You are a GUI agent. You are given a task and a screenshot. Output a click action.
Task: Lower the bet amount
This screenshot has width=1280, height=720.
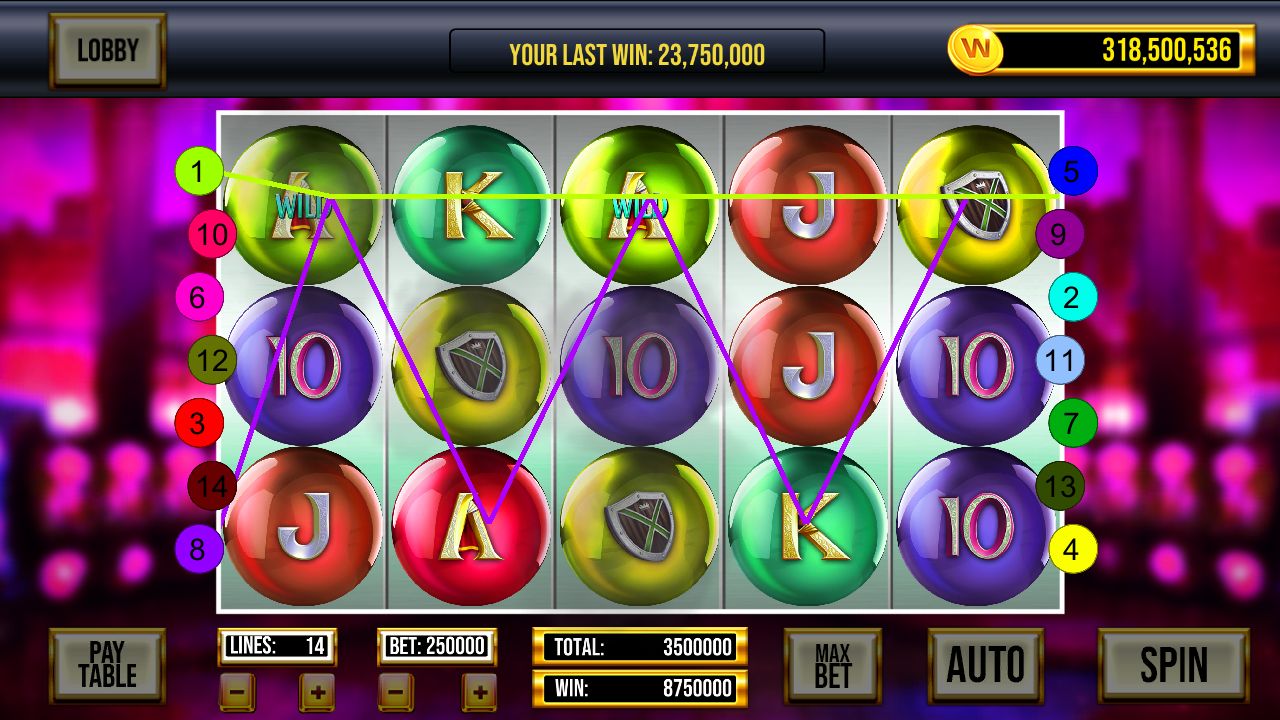(x=396, y=691)
